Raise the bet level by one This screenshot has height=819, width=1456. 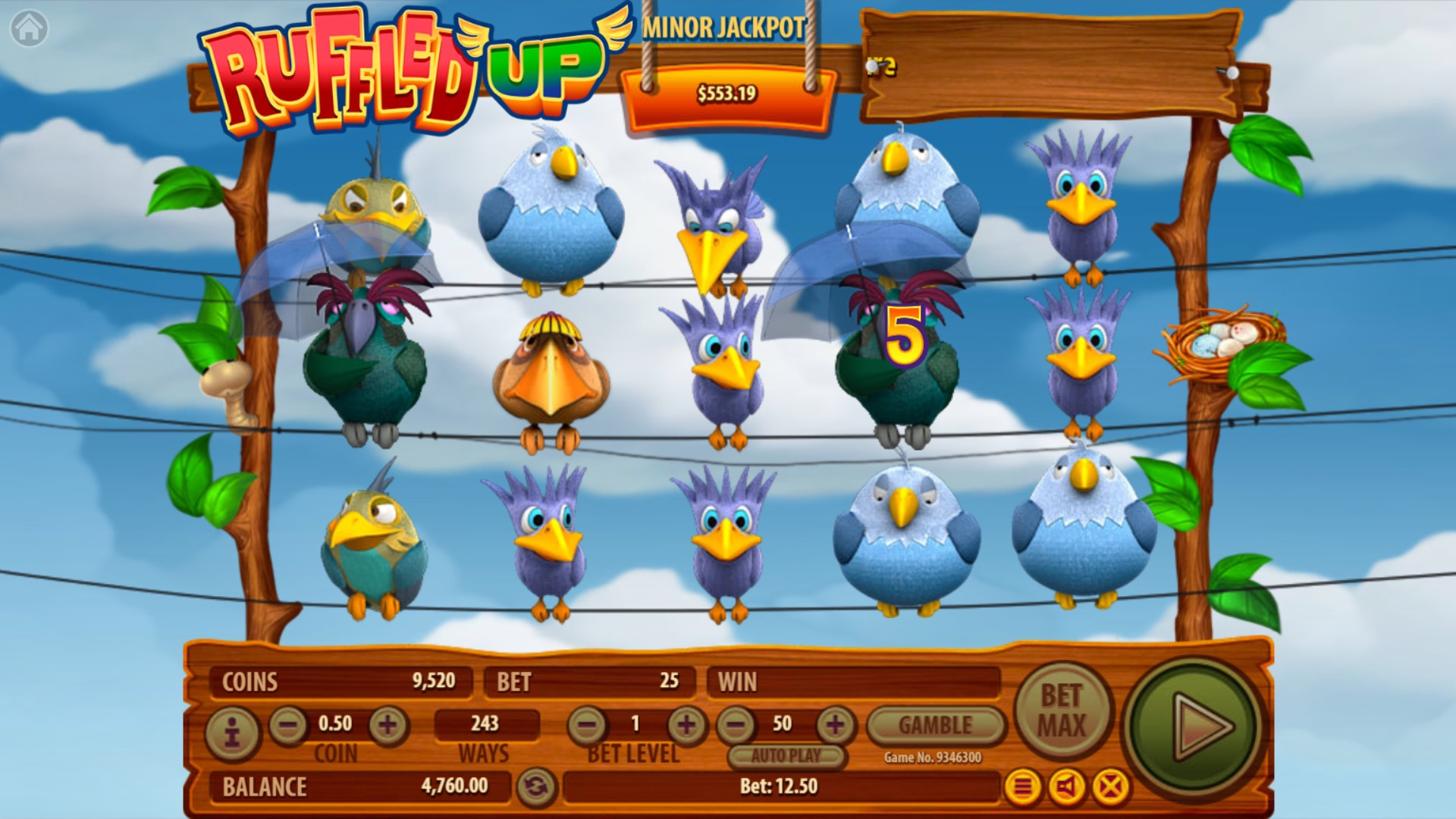686,725
